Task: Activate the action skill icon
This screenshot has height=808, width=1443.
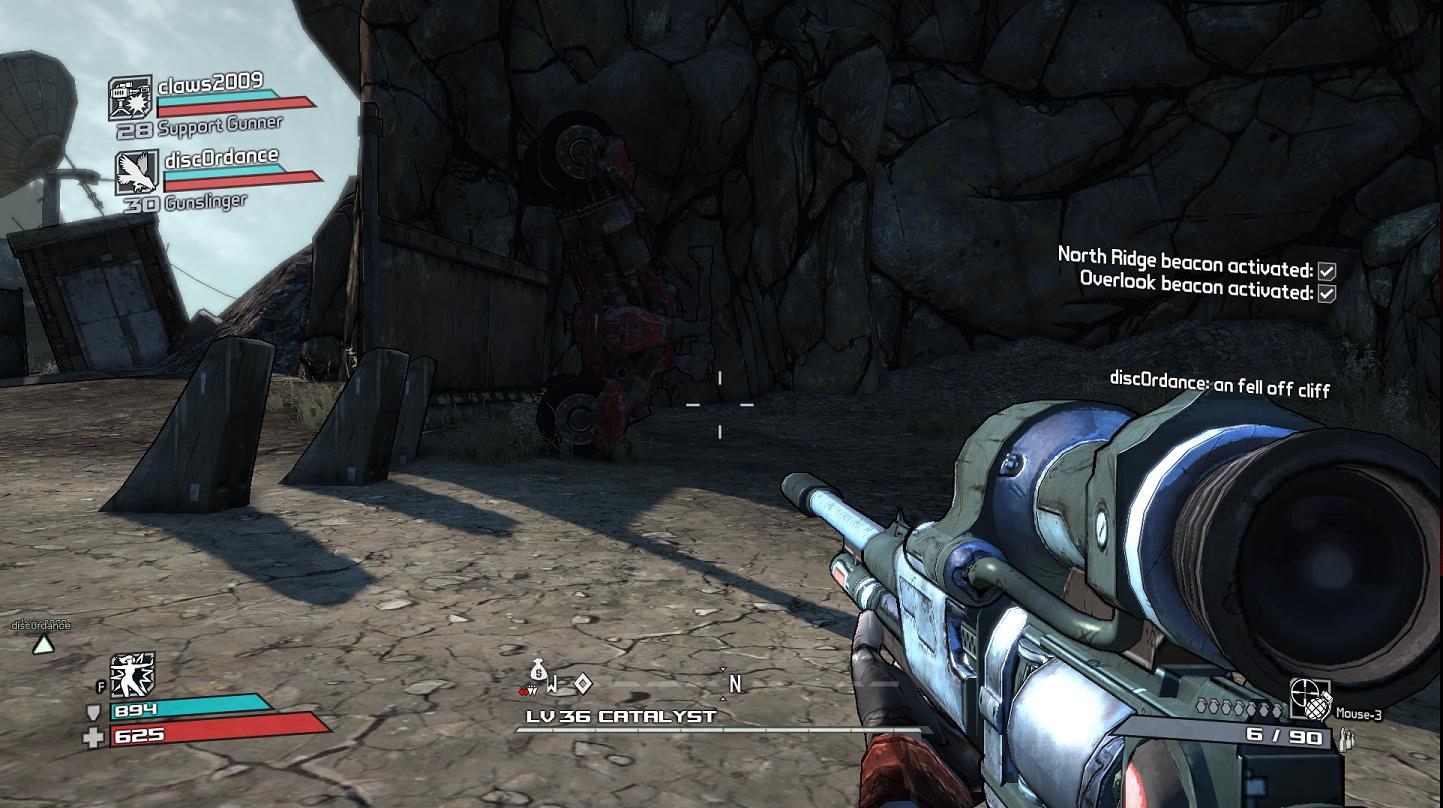Action: [130, 676]
